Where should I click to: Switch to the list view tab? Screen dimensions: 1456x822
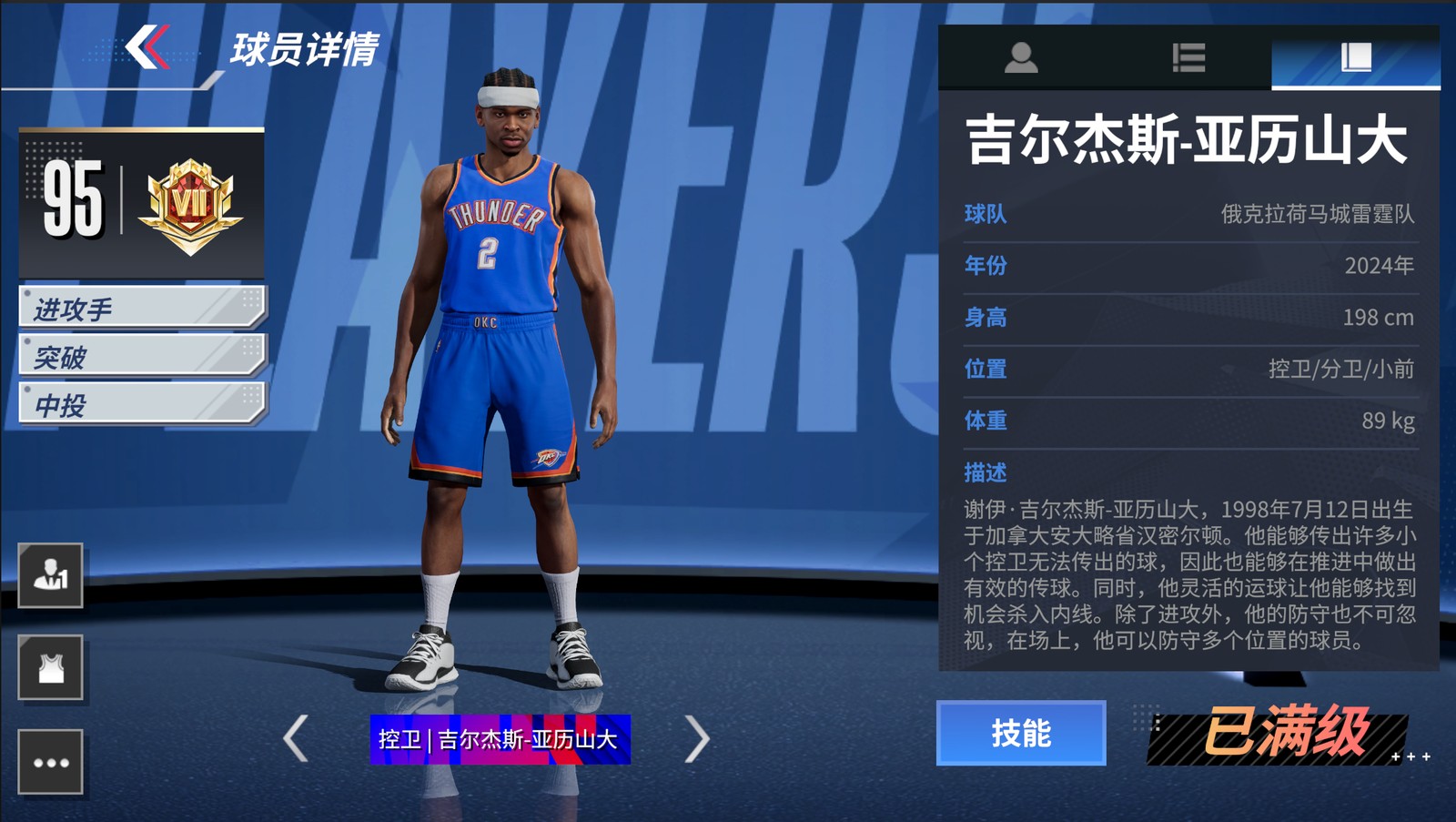click(1188, 58)
